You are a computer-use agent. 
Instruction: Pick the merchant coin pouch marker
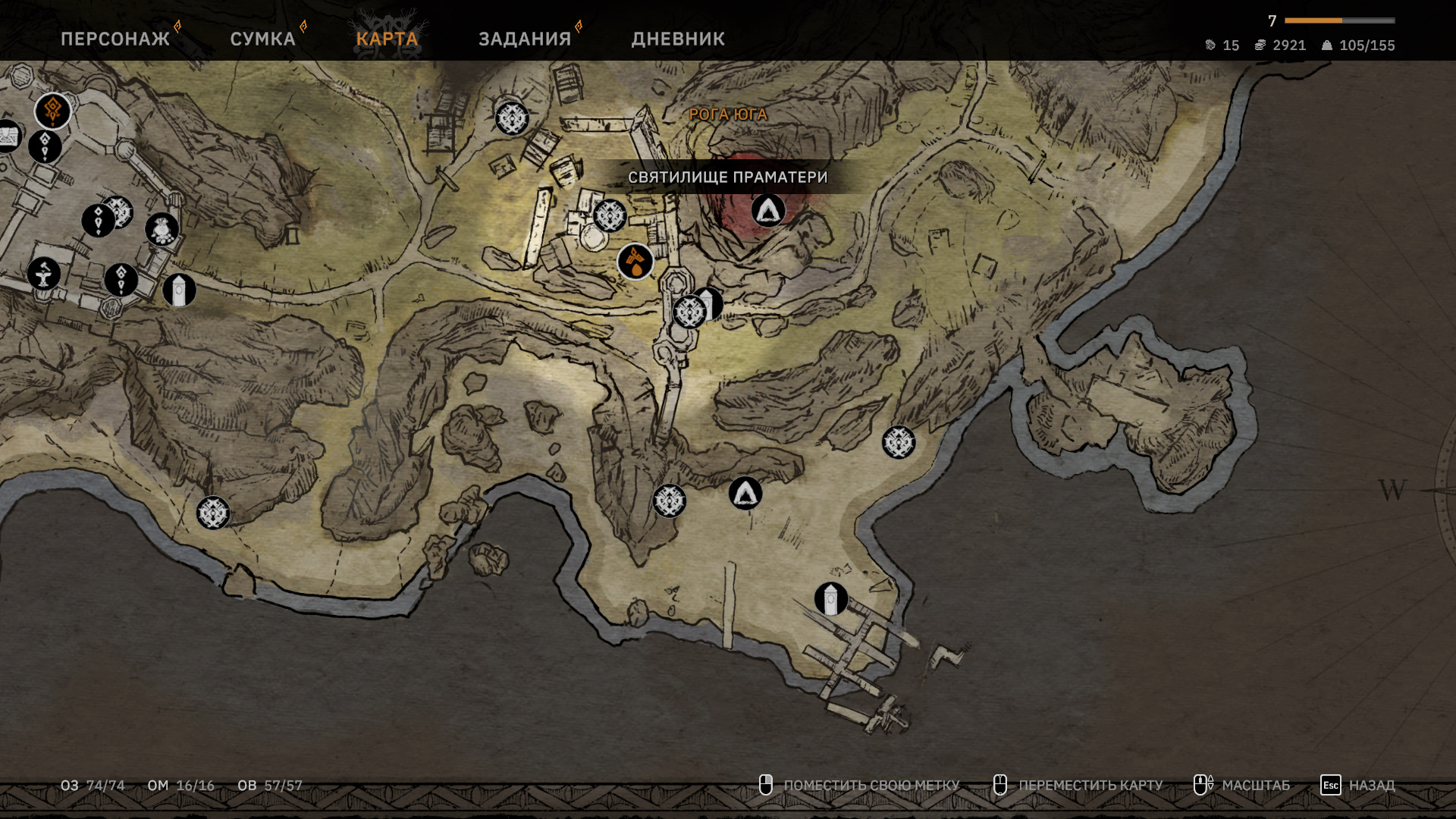pos(162,229)
